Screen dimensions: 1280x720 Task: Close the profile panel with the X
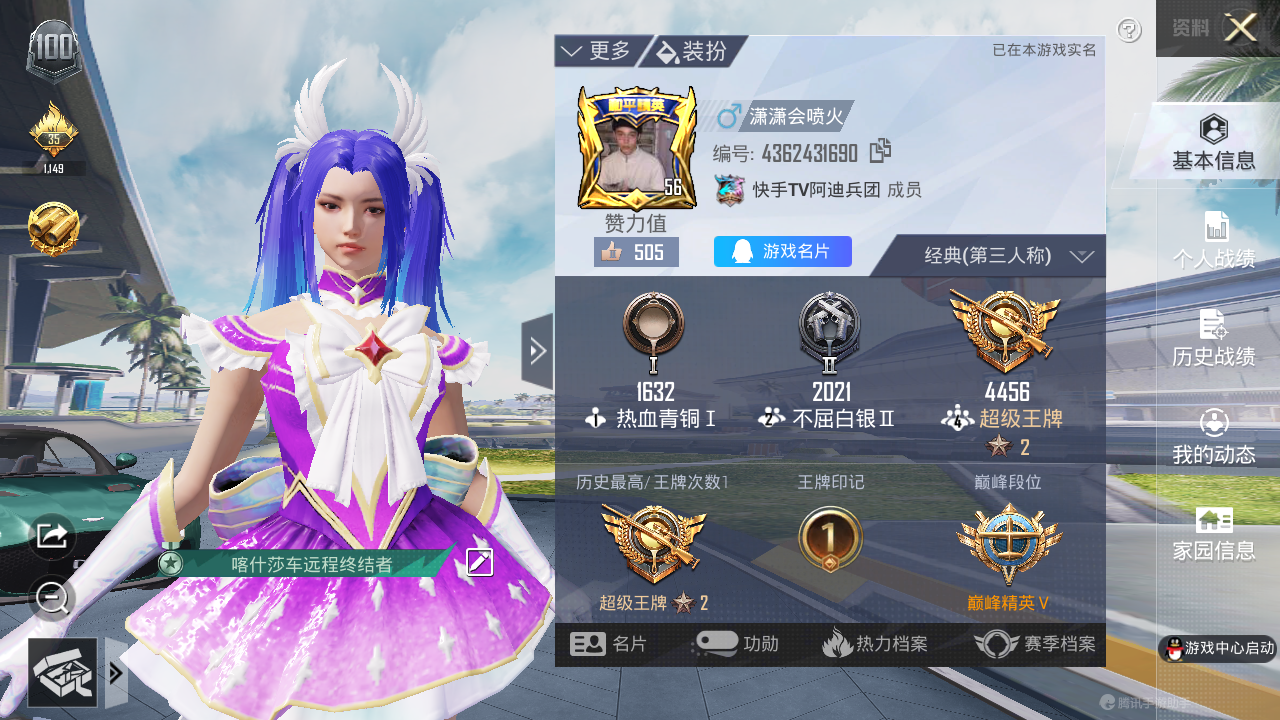[1240, 28]
